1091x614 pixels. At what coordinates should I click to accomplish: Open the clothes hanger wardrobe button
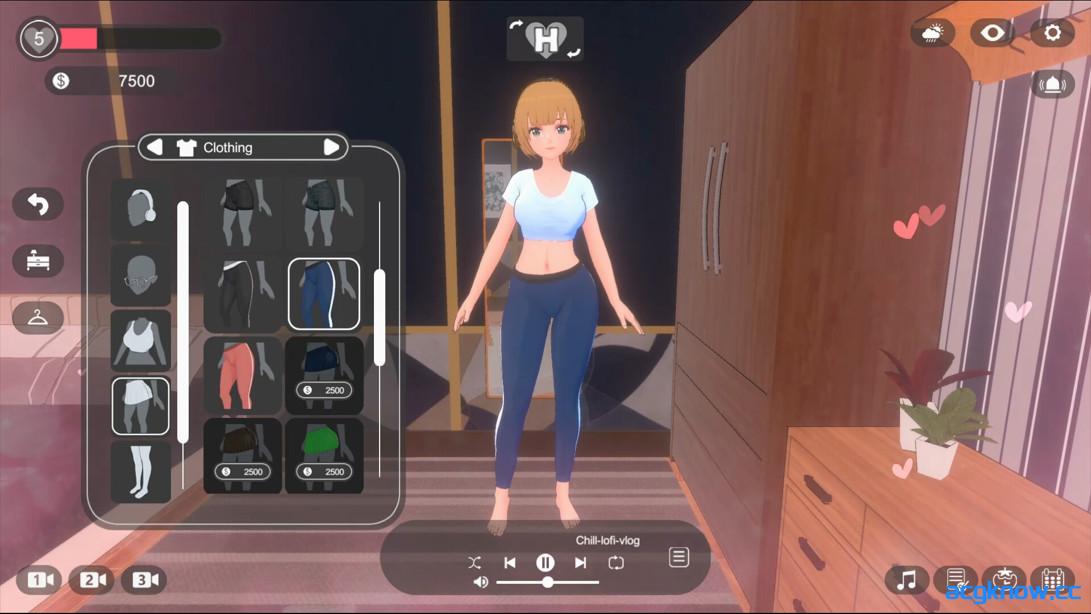click(38, 318)
